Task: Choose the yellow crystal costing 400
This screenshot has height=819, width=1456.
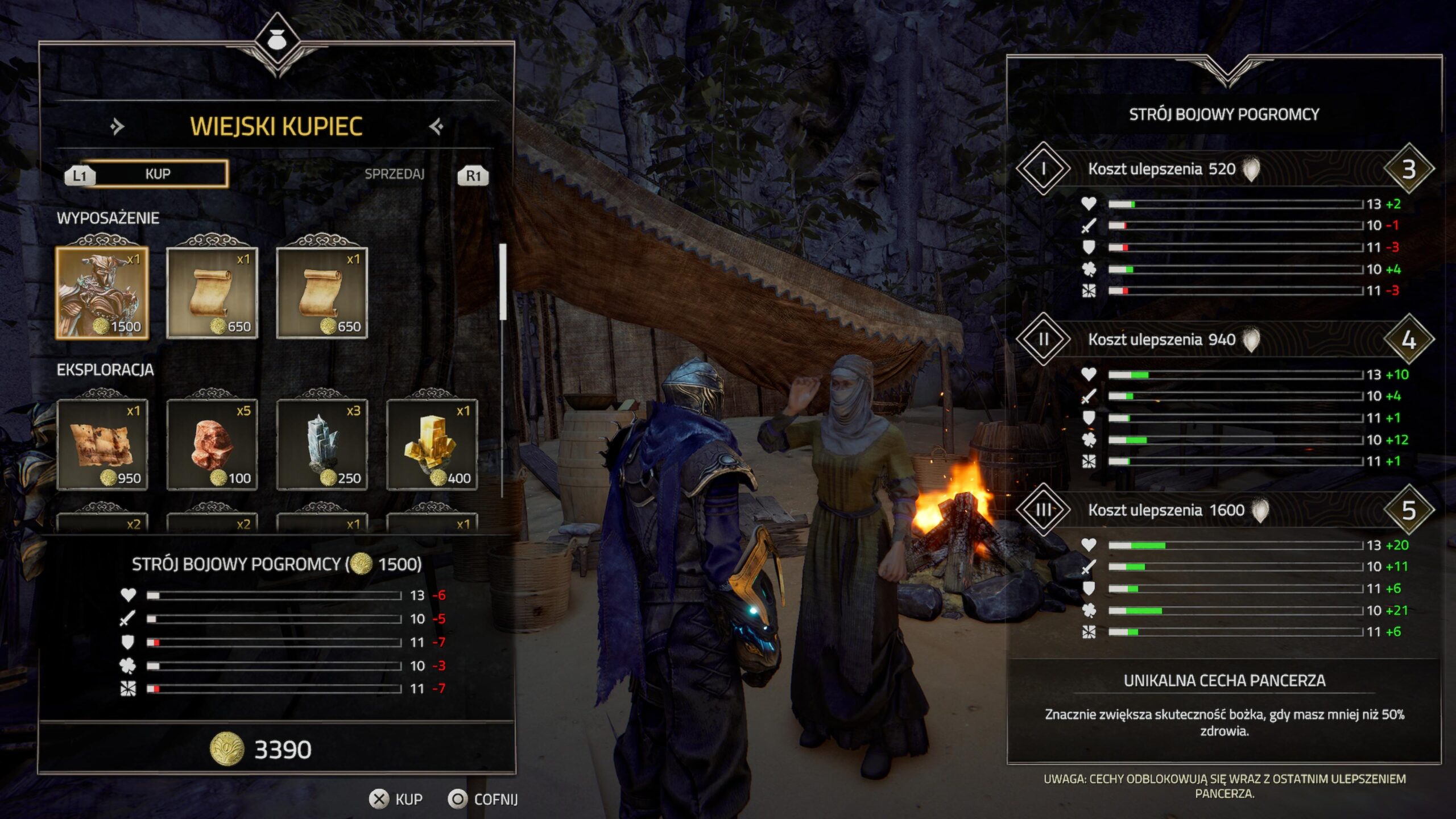Action: (x=432, y=445)
